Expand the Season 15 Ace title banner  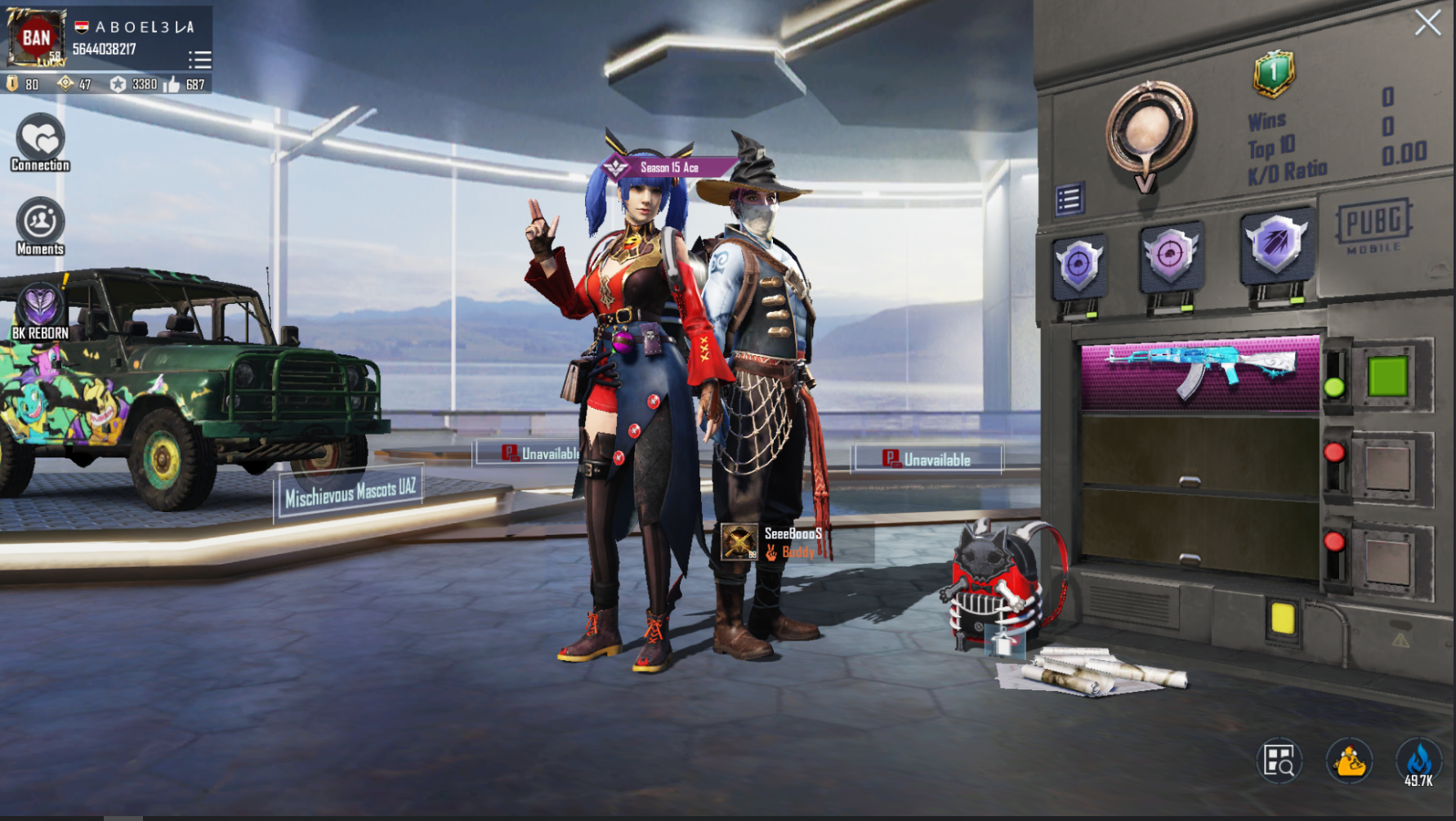(662, 167)
